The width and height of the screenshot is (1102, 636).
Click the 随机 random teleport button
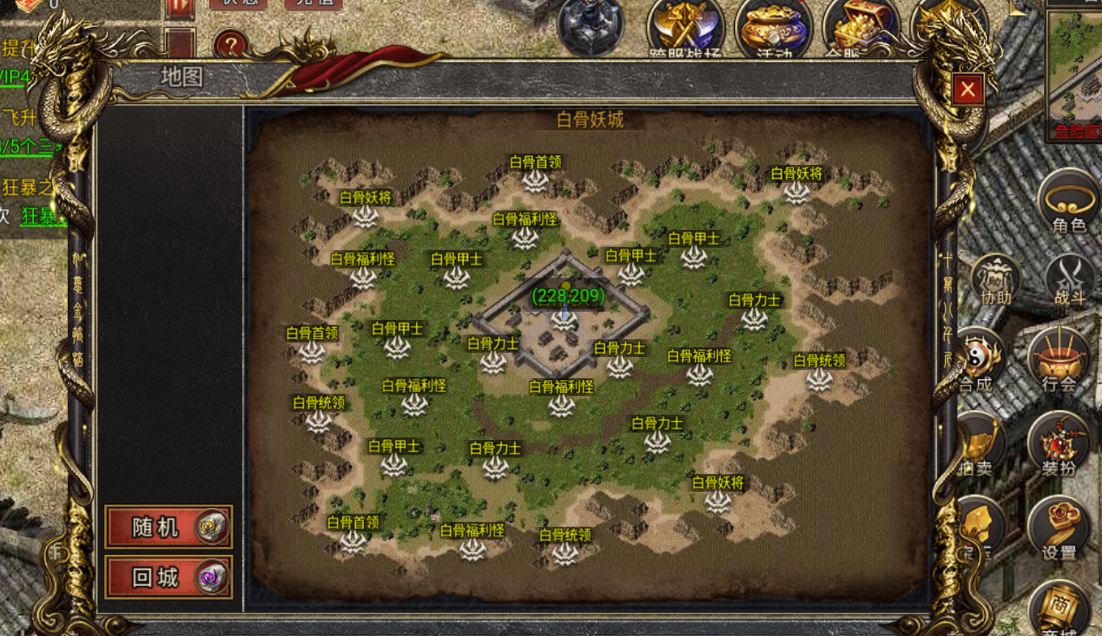coord(168,527)
